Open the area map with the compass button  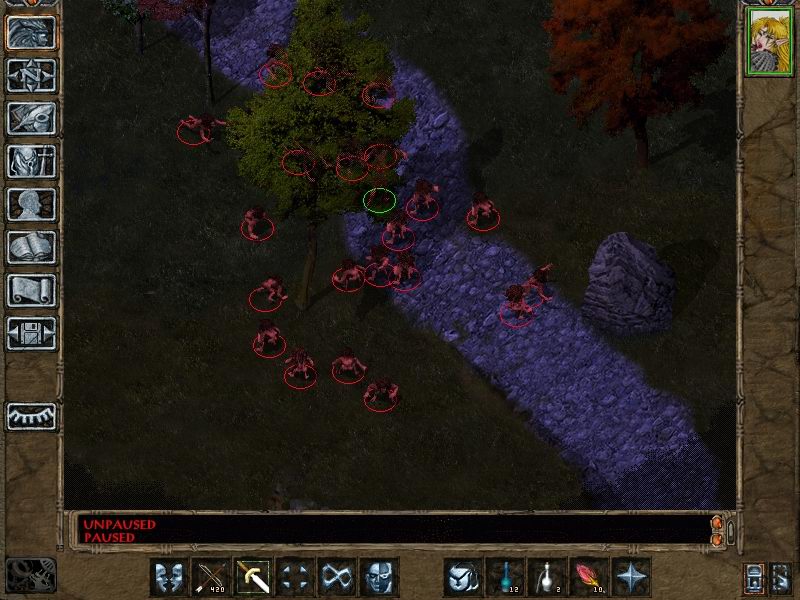pyautogui.click(x=32, y=75)
